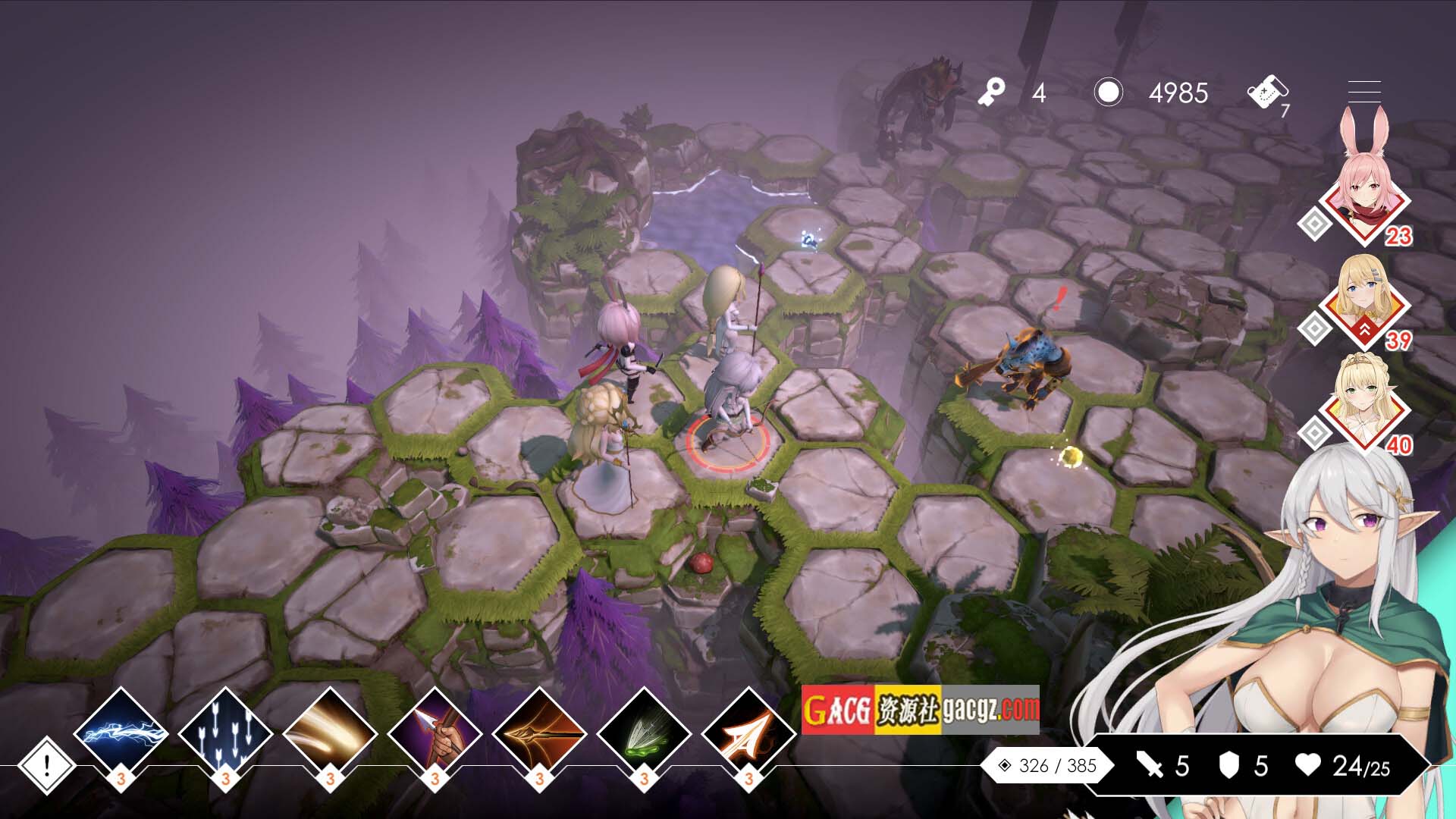
Task: Open the ticket scroll item icon
Action: (x=1266, y=94)
